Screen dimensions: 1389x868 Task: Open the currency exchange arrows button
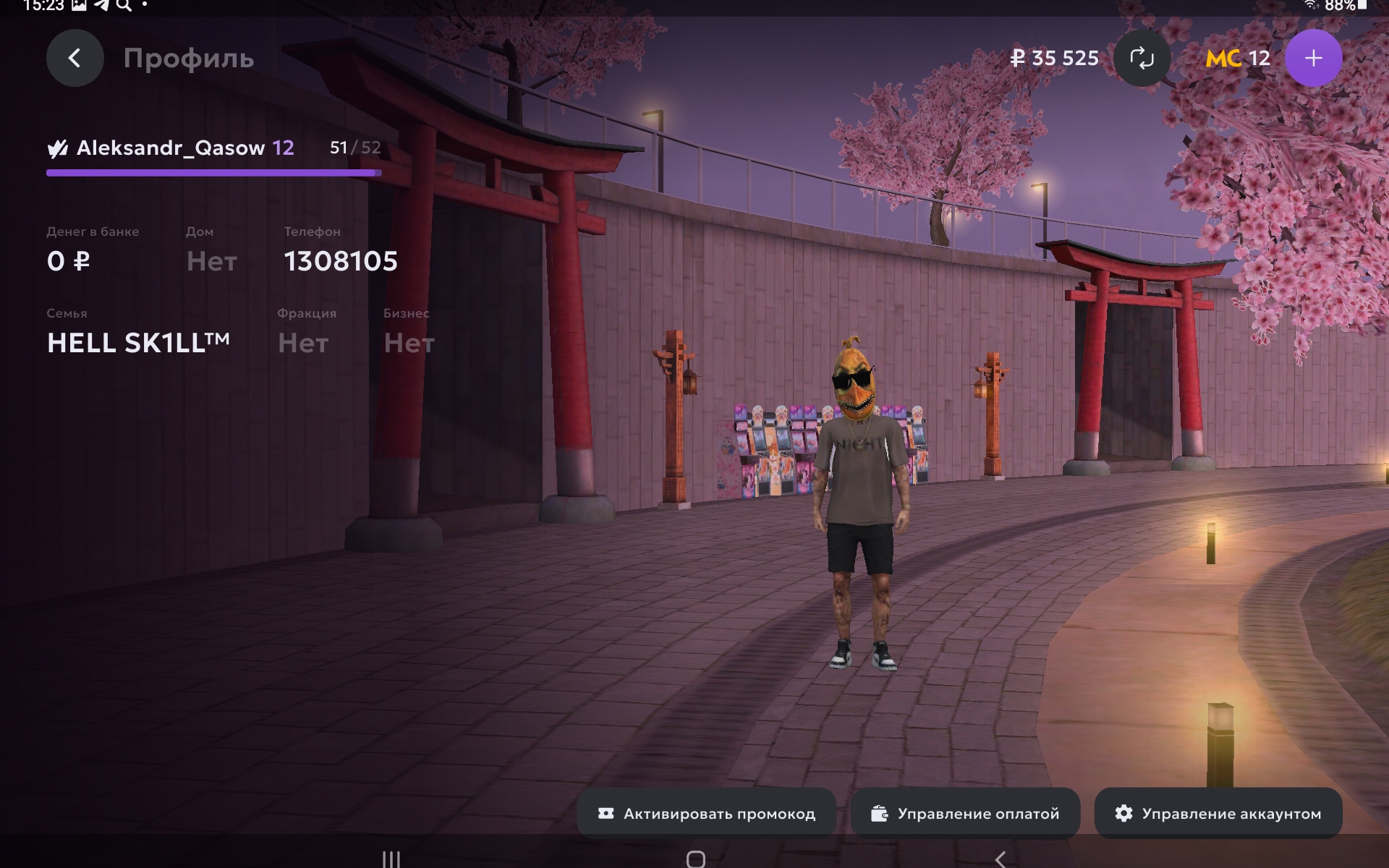(x=1142, y=58)
